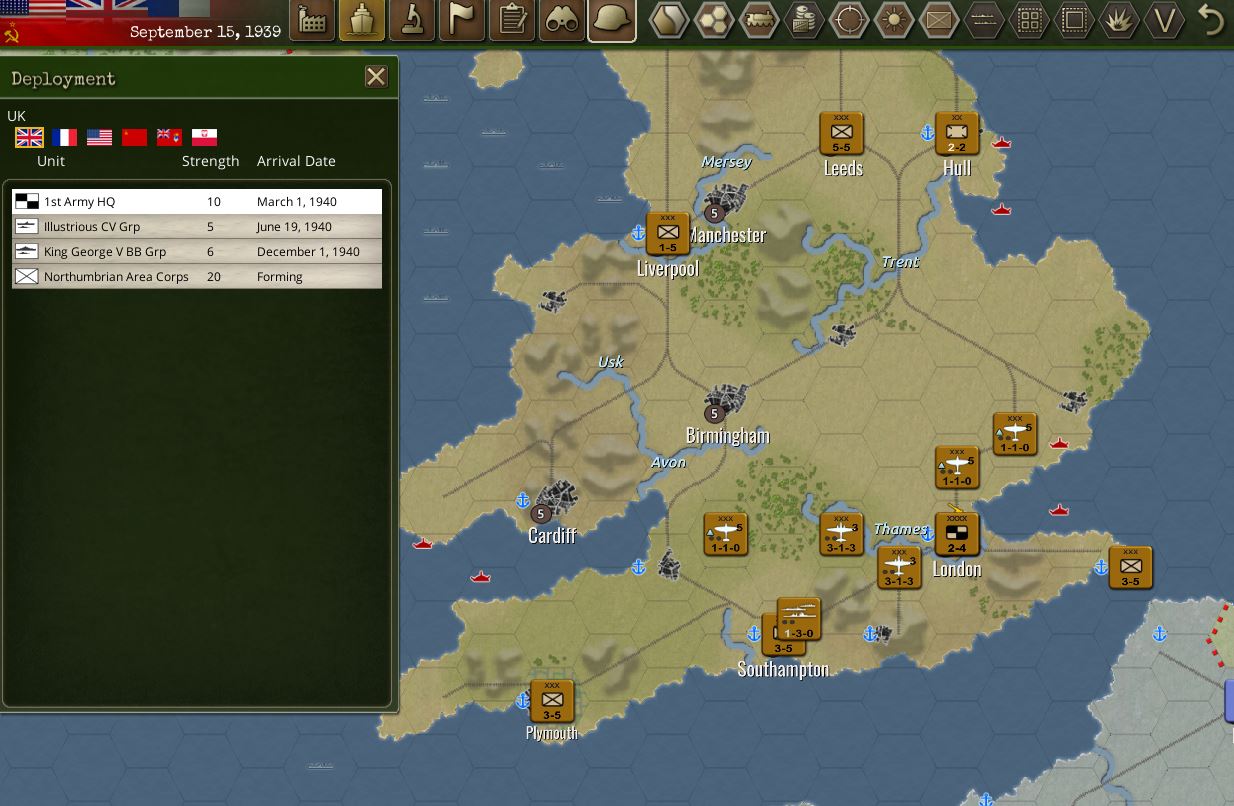Toggle the explosion hexagon overlay
This screenshot has width=1234, height=806.
[x=1119, y=20]
